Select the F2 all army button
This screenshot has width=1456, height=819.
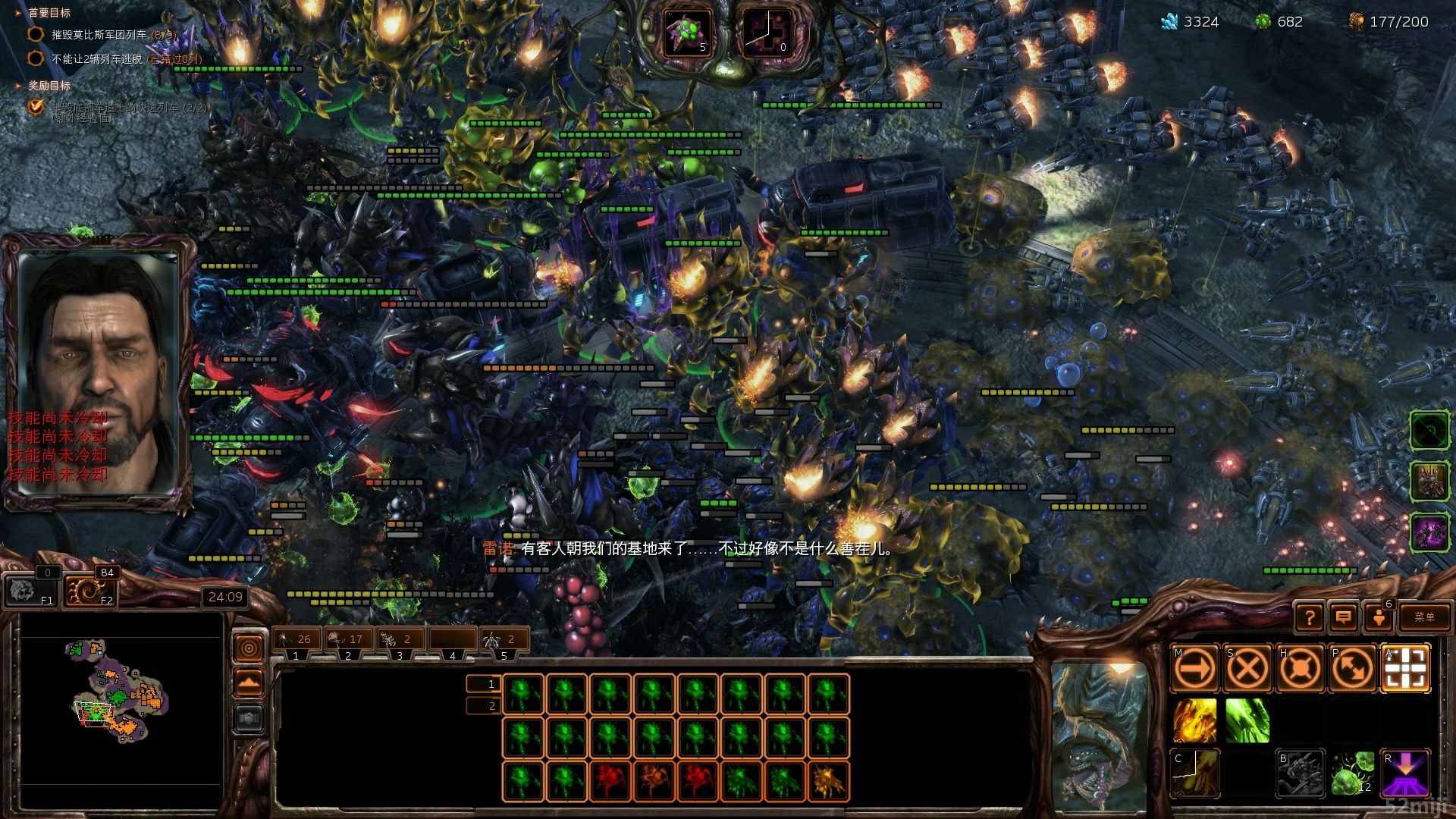tap(85, 591)
